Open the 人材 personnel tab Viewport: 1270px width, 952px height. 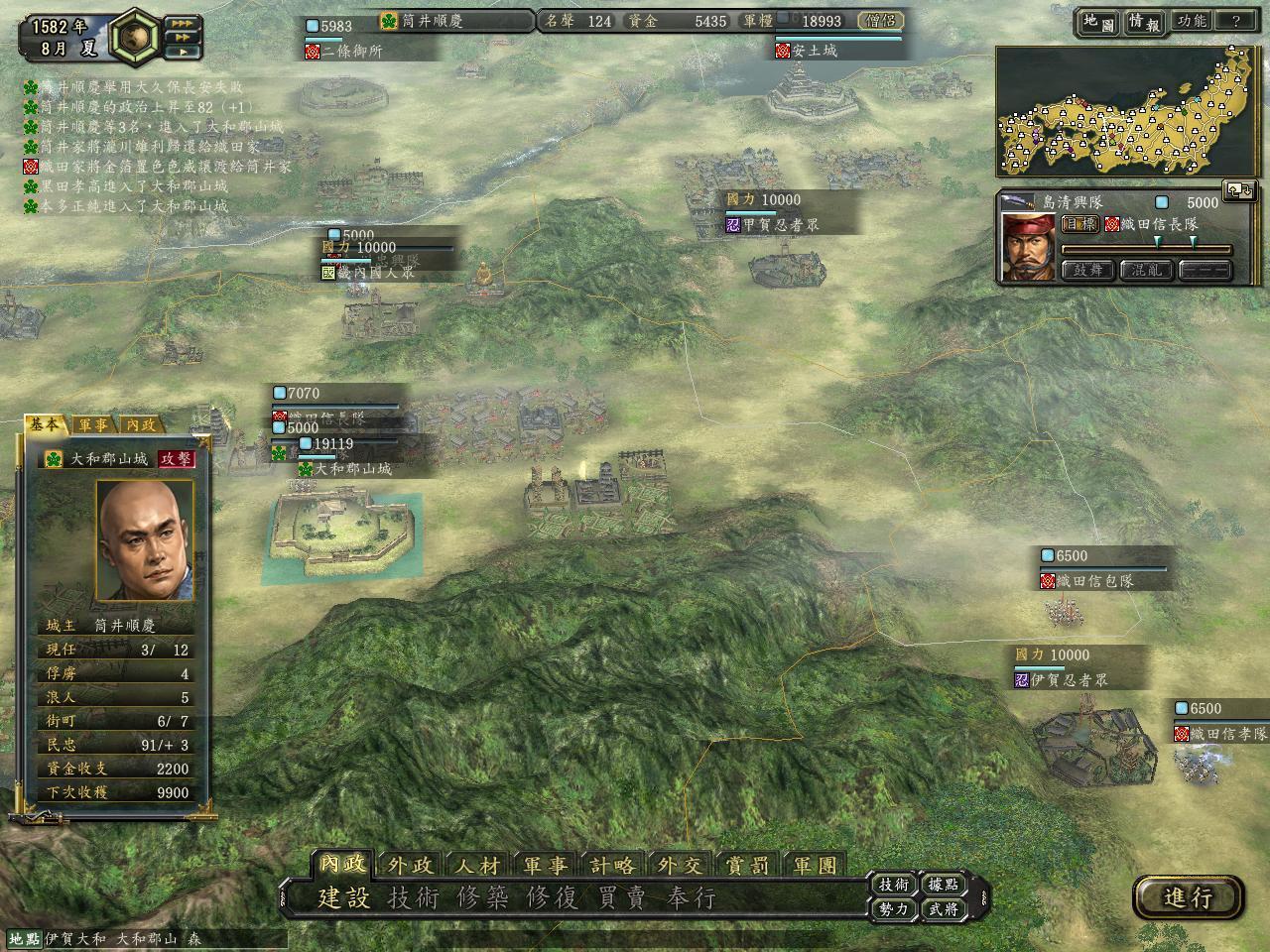coord(478,866)
